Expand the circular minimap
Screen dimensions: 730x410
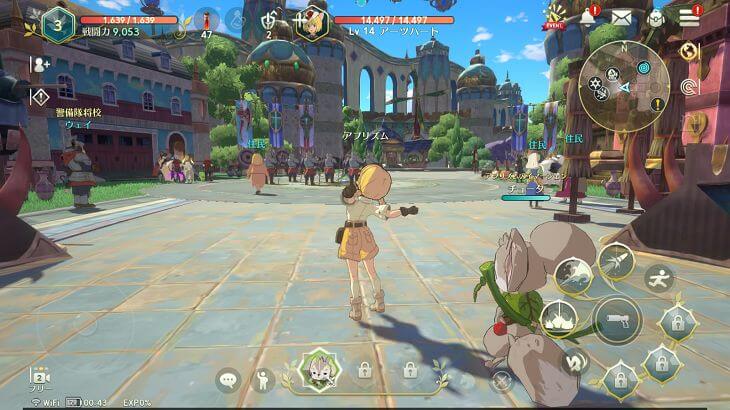point(624,85)
